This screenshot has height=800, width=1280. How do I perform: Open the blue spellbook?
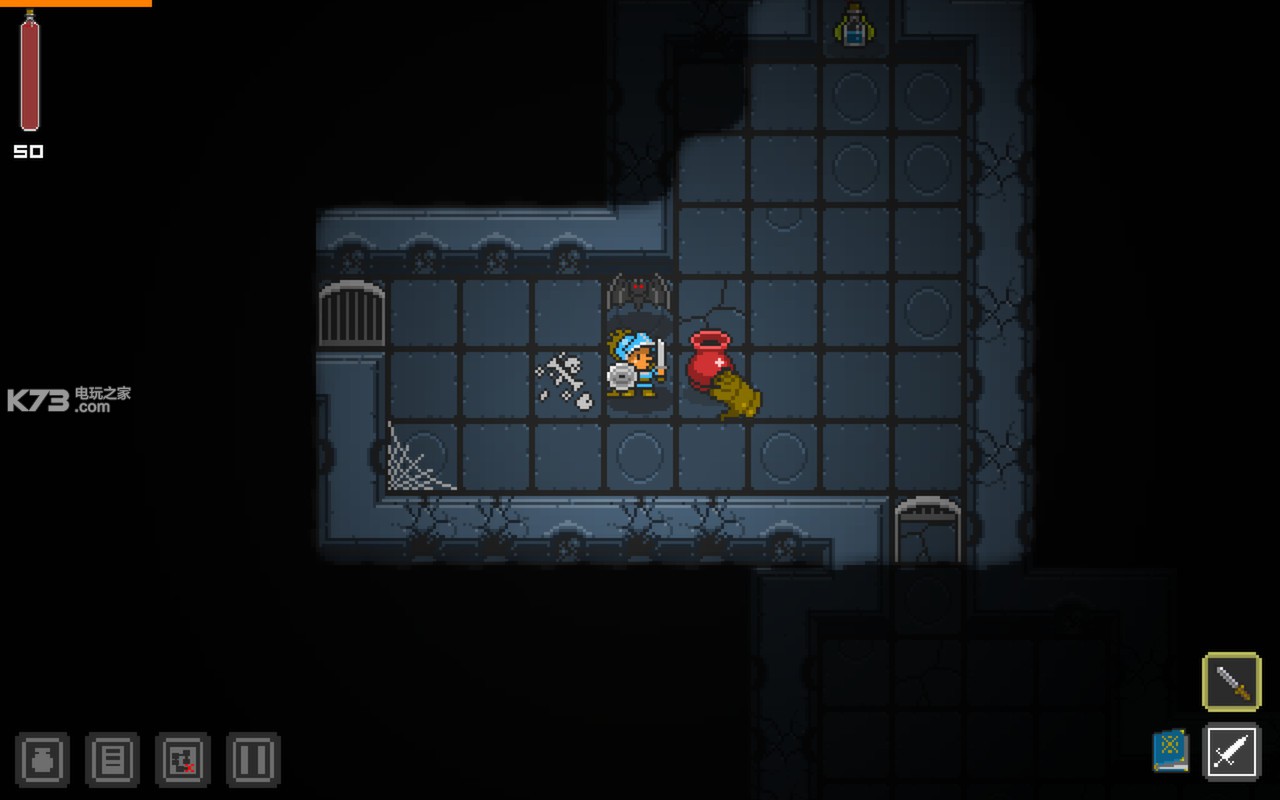(x=1170, y=751)
